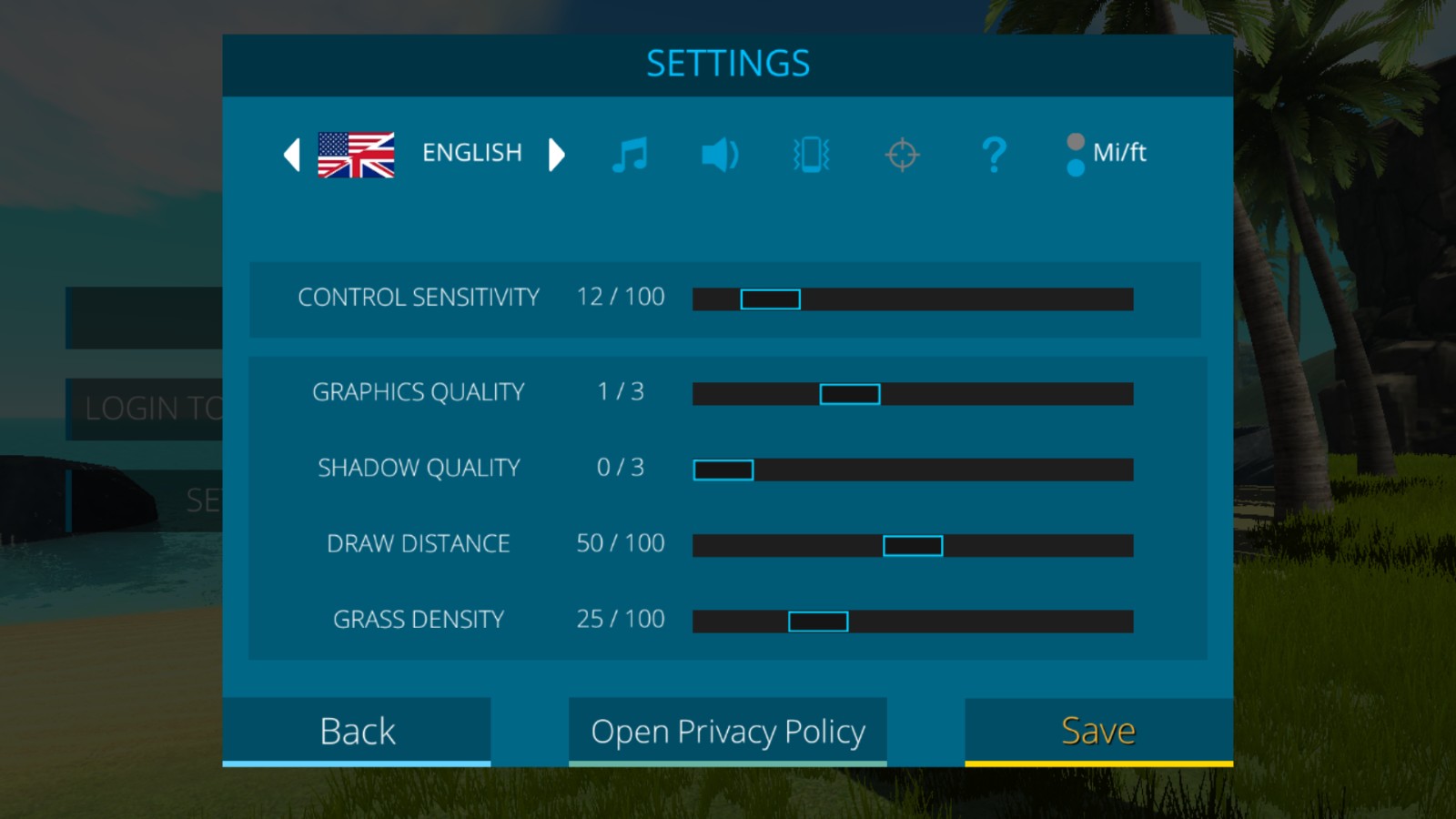Click the English language flag

click(356, 155)
